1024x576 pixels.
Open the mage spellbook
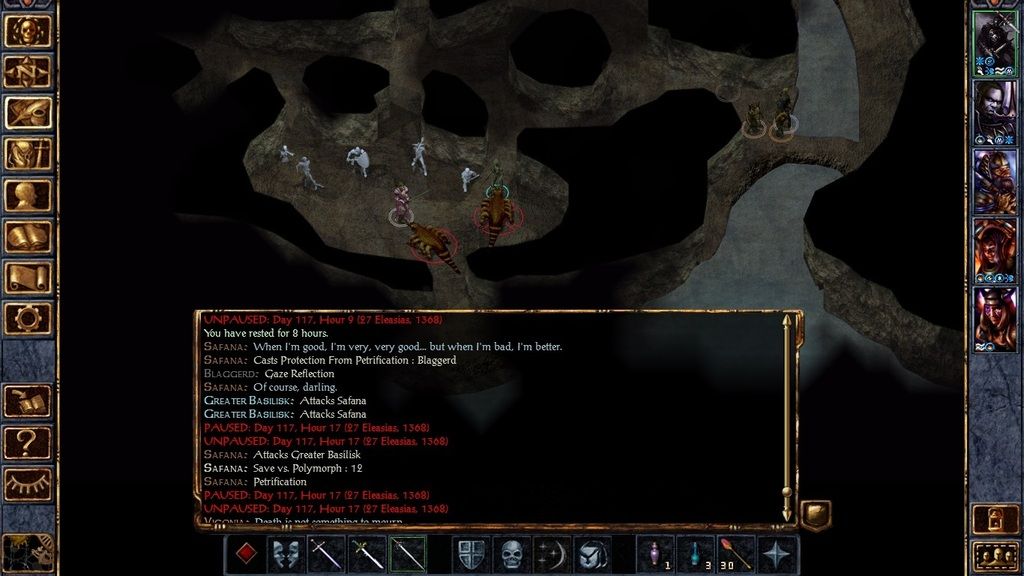click(x=28, y=236)
